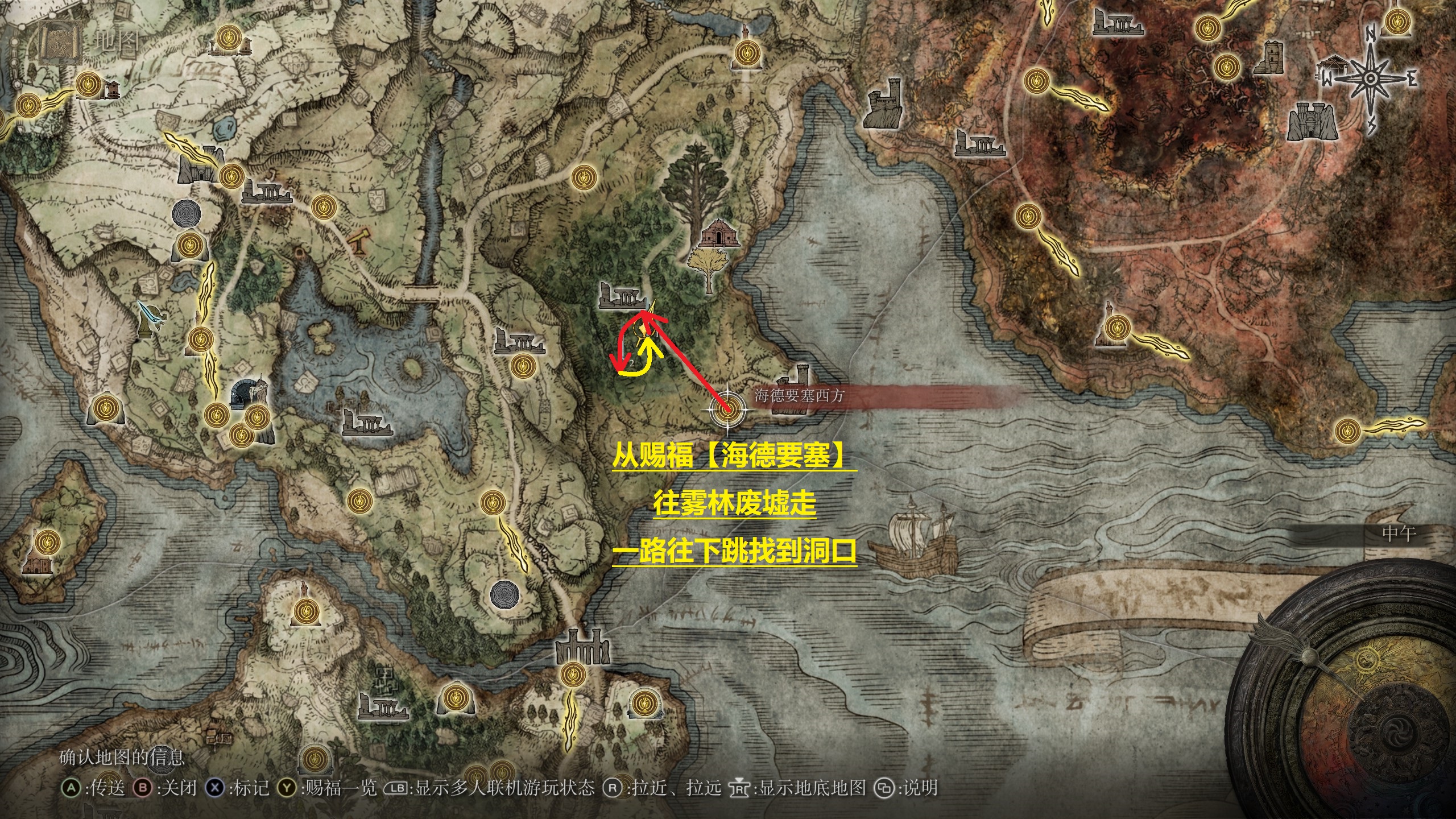Select the evergaol seal beside Stormgate
This screenshot has height=819, width=1456.
click(187, 213)
